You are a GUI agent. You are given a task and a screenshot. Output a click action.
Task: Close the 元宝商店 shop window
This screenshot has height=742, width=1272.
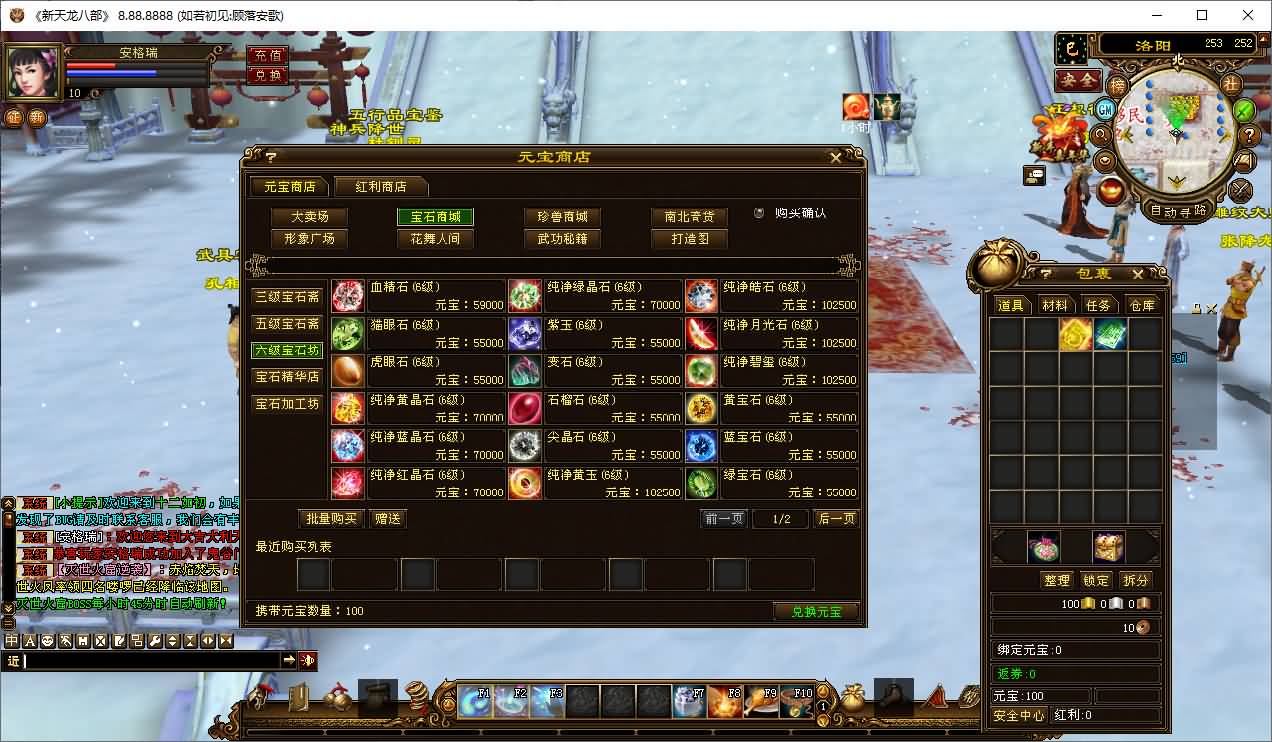(836, 157)
